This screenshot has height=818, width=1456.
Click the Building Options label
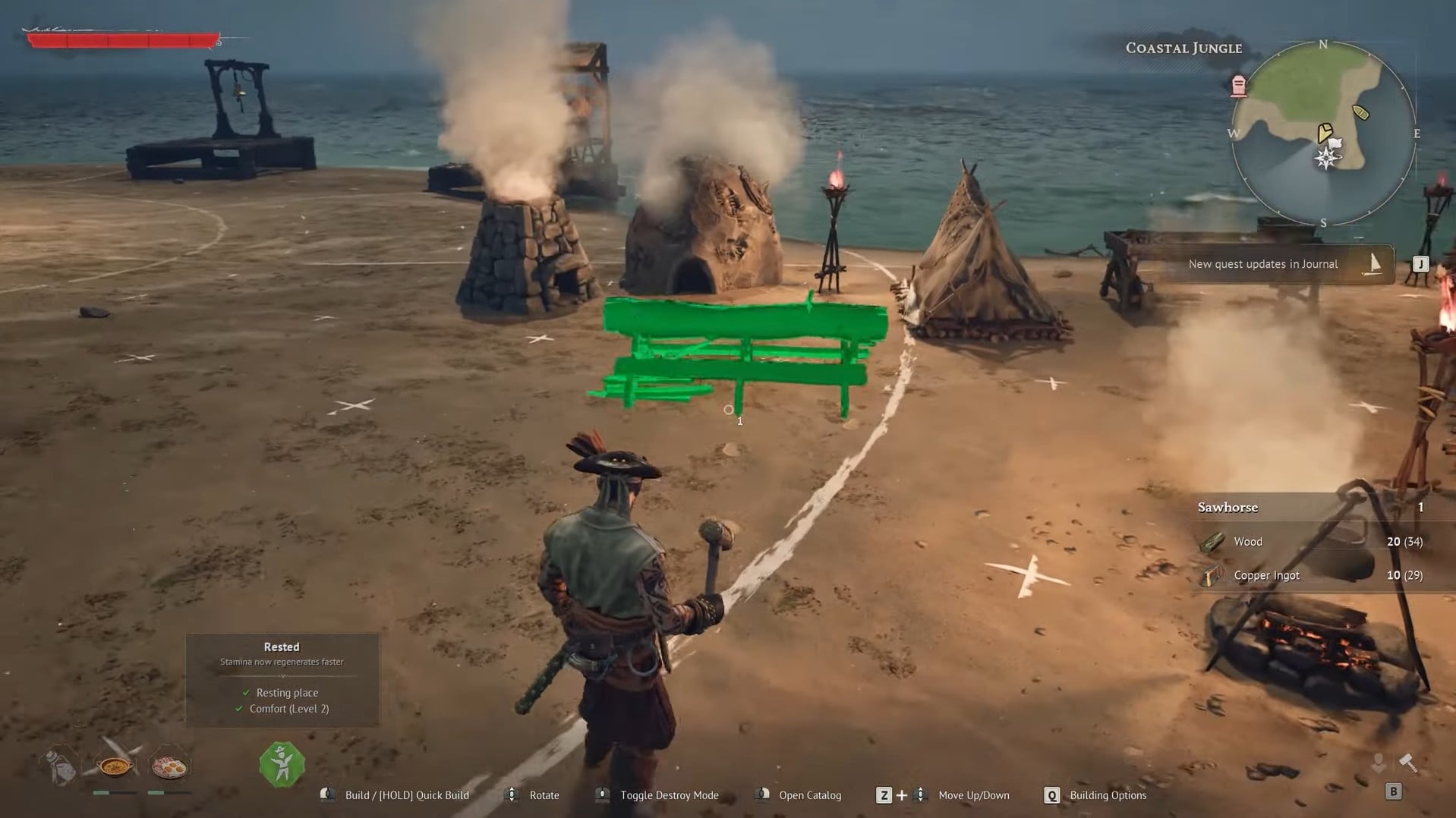(x=1108, y=795)
